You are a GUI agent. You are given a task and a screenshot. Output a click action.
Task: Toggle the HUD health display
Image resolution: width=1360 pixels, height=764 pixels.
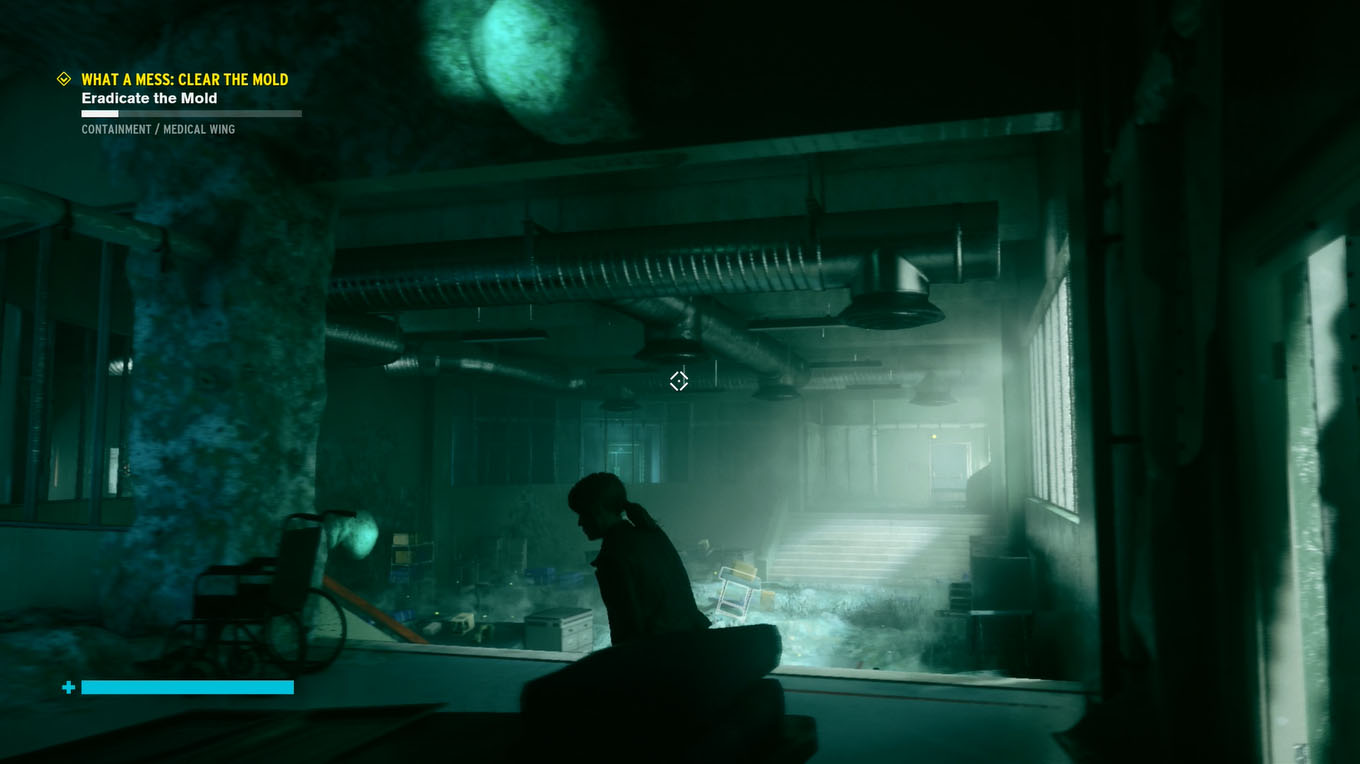coord(186,688)
